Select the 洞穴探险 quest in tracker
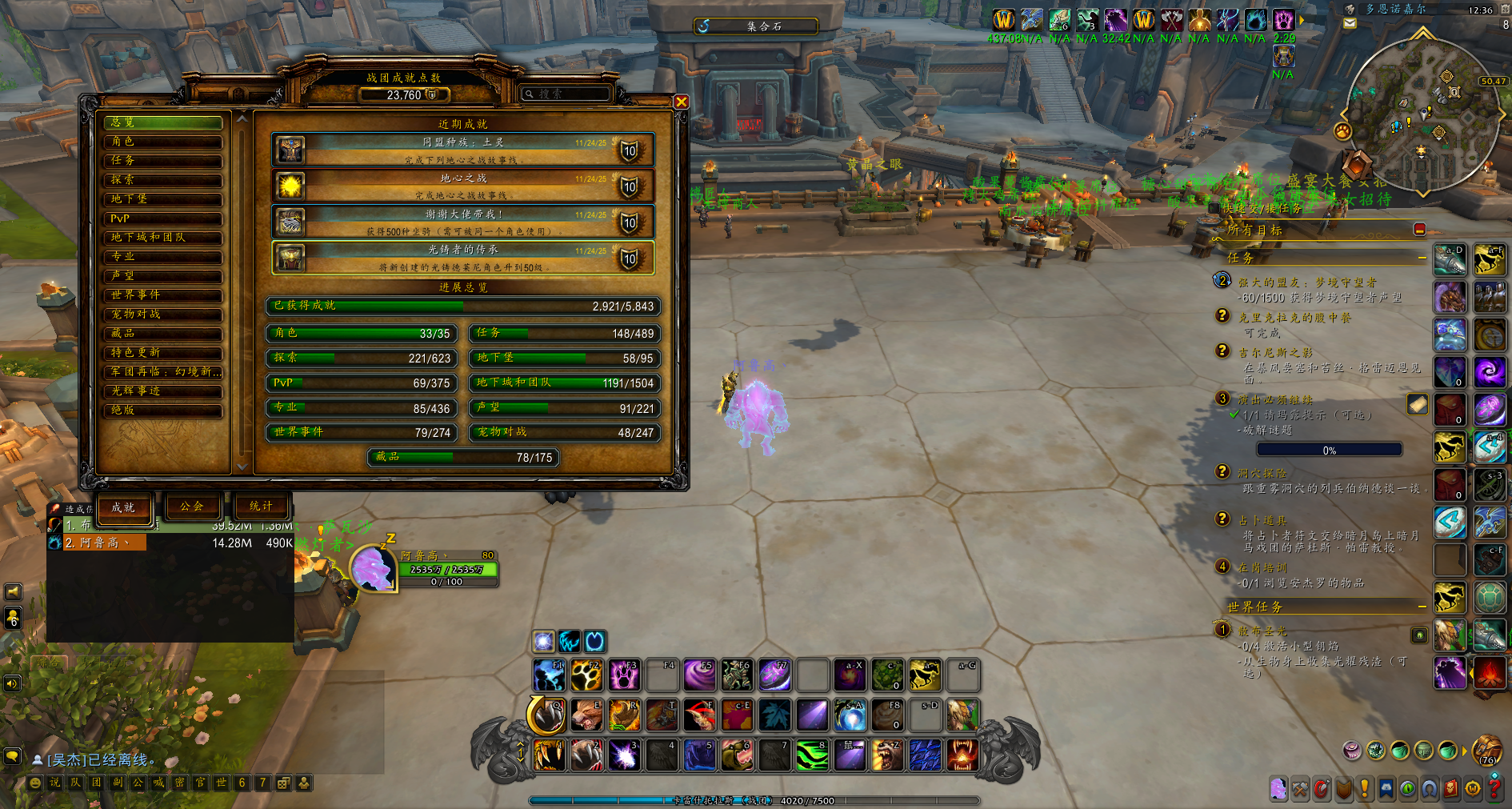 [x=1262, y=474]
